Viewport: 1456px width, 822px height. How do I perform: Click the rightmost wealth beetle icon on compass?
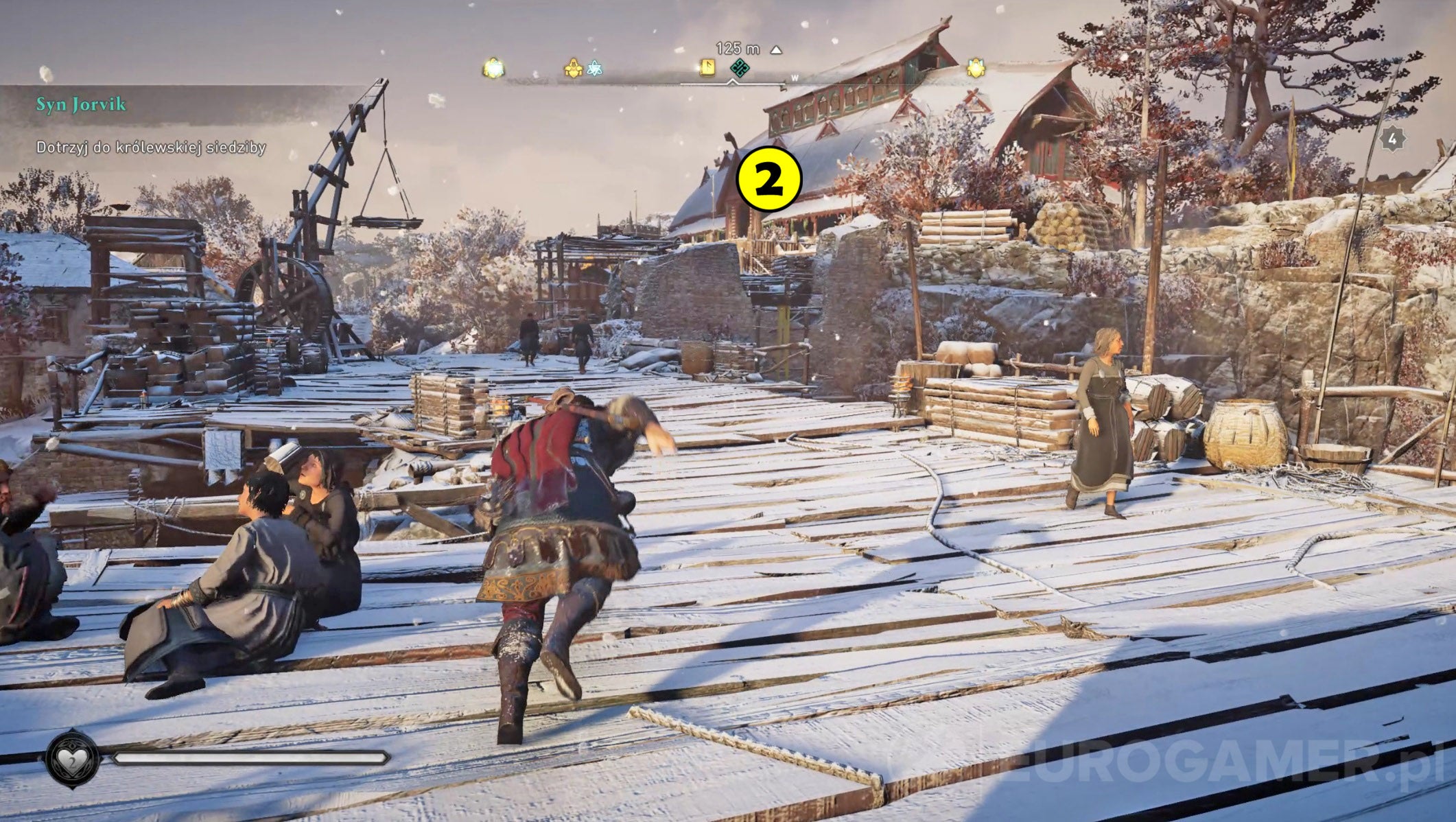coord(974,67)
